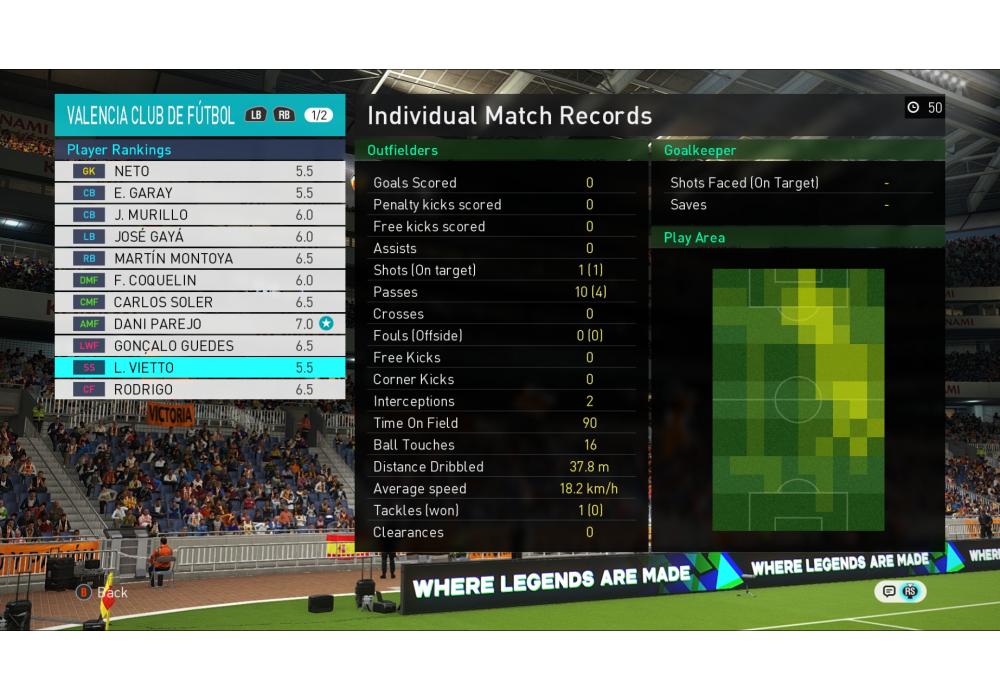Select the highlighted L. Vietto row

coord(200,367)
